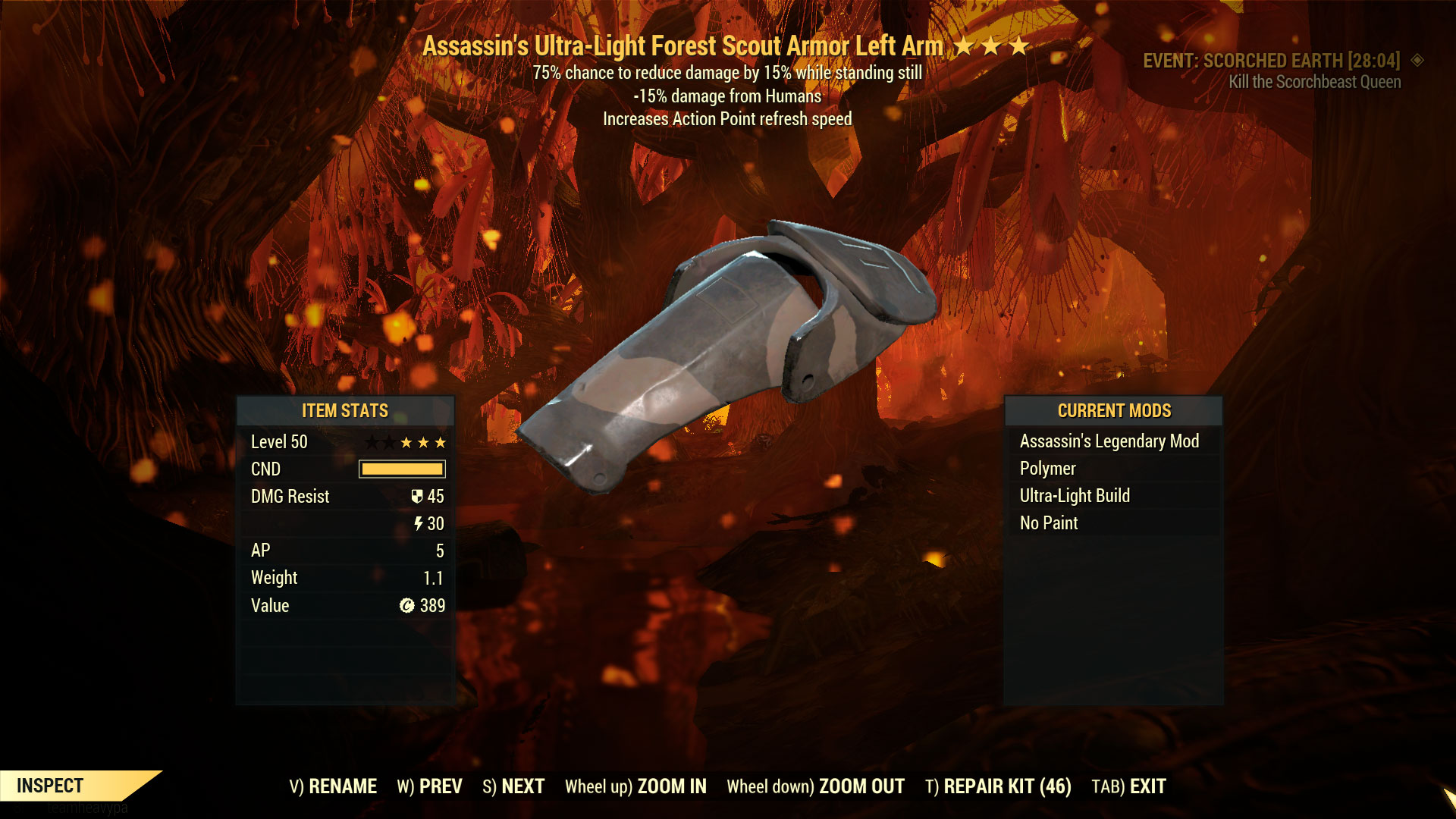This screenshot has width=1456, height=819.
Task: Open the Scorched Earth event tracker
Action: tap(1272, 61)
